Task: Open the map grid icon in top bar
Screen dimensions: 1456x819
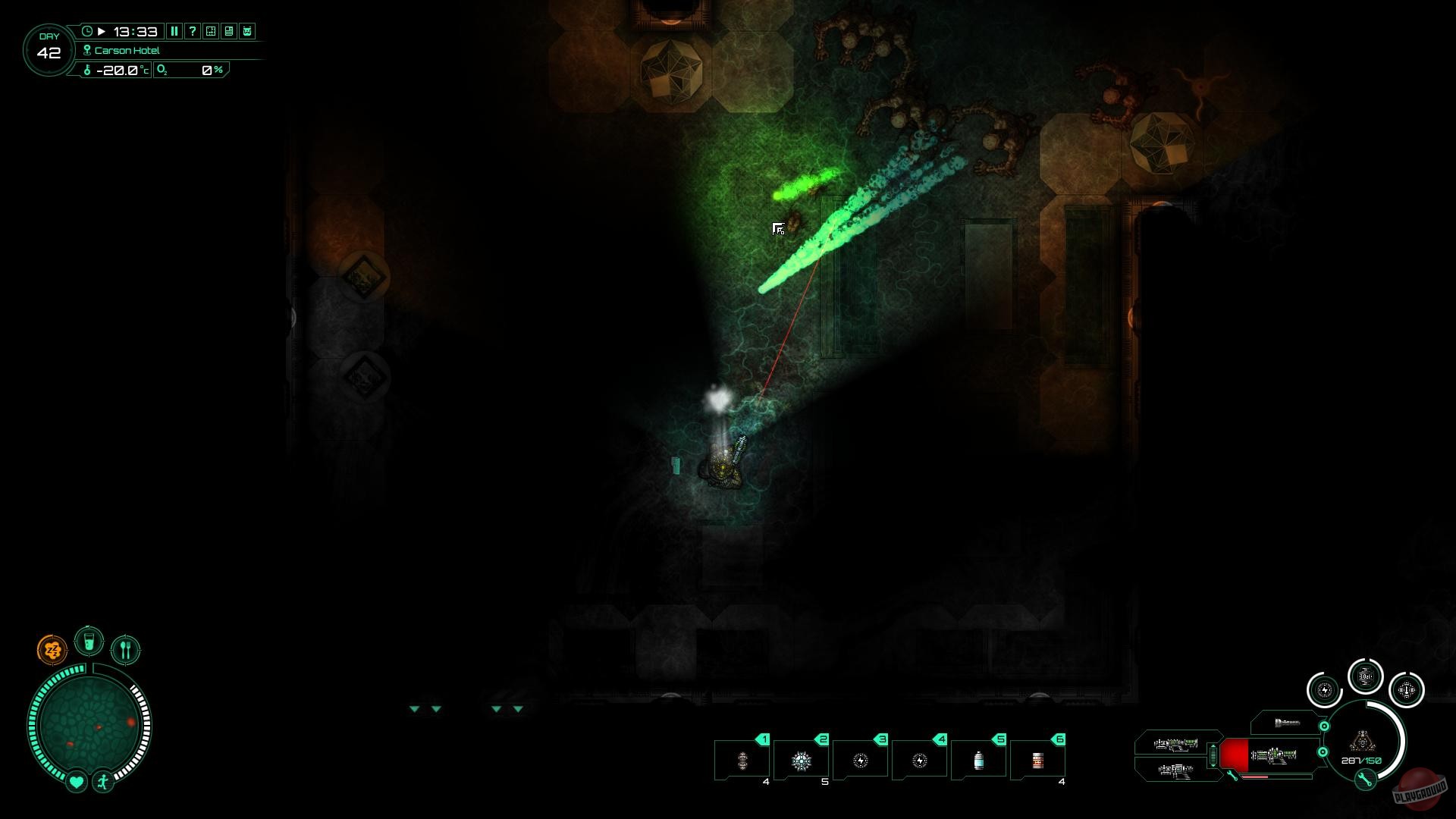Action: tap(211, 32)
